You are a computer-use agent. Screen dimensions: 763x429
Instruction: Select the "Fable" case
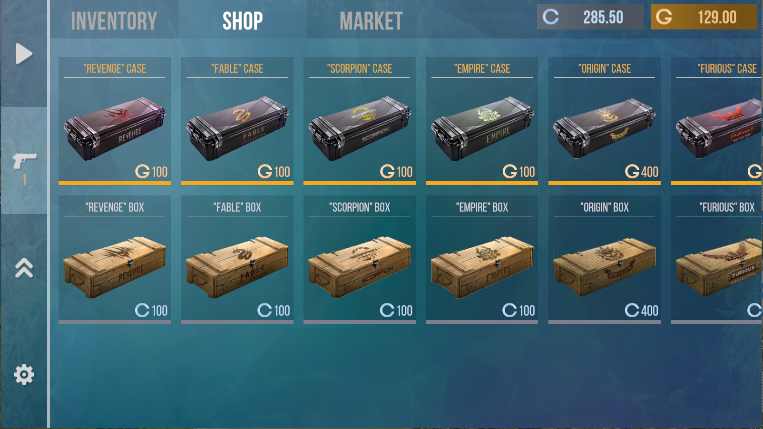238,122
